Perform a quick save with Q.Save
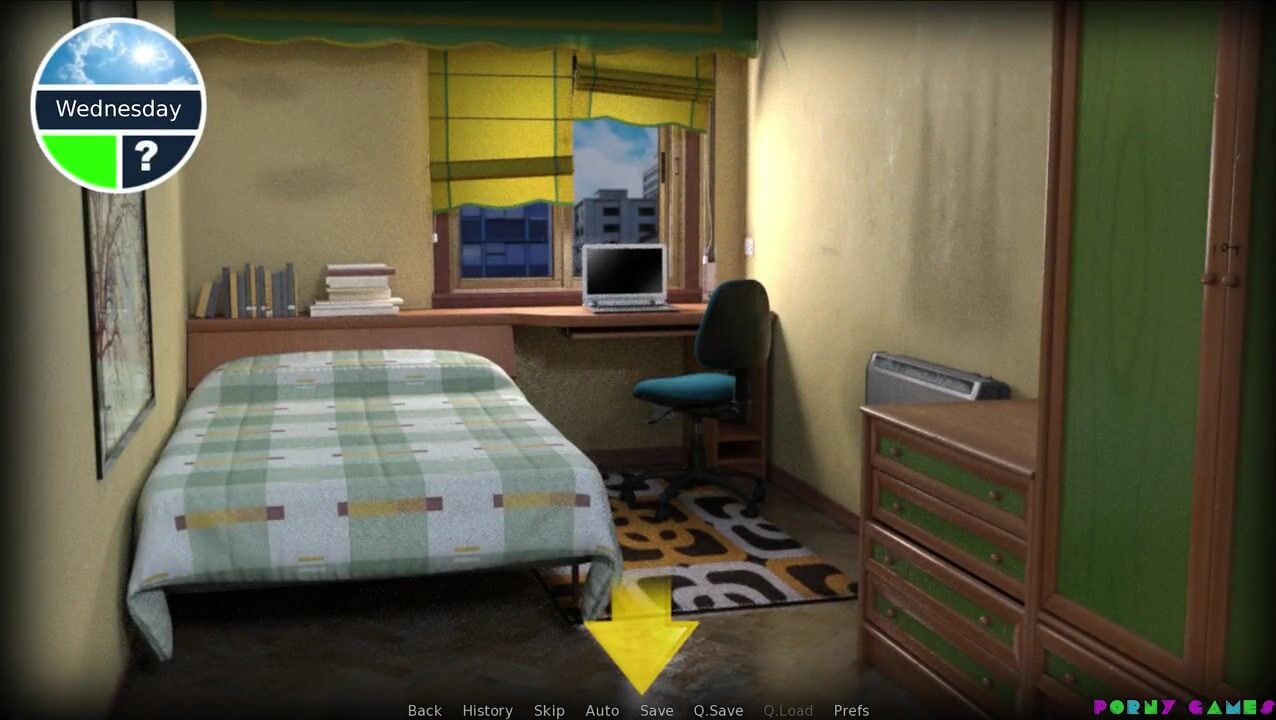1276x720 pixels. 718,710
